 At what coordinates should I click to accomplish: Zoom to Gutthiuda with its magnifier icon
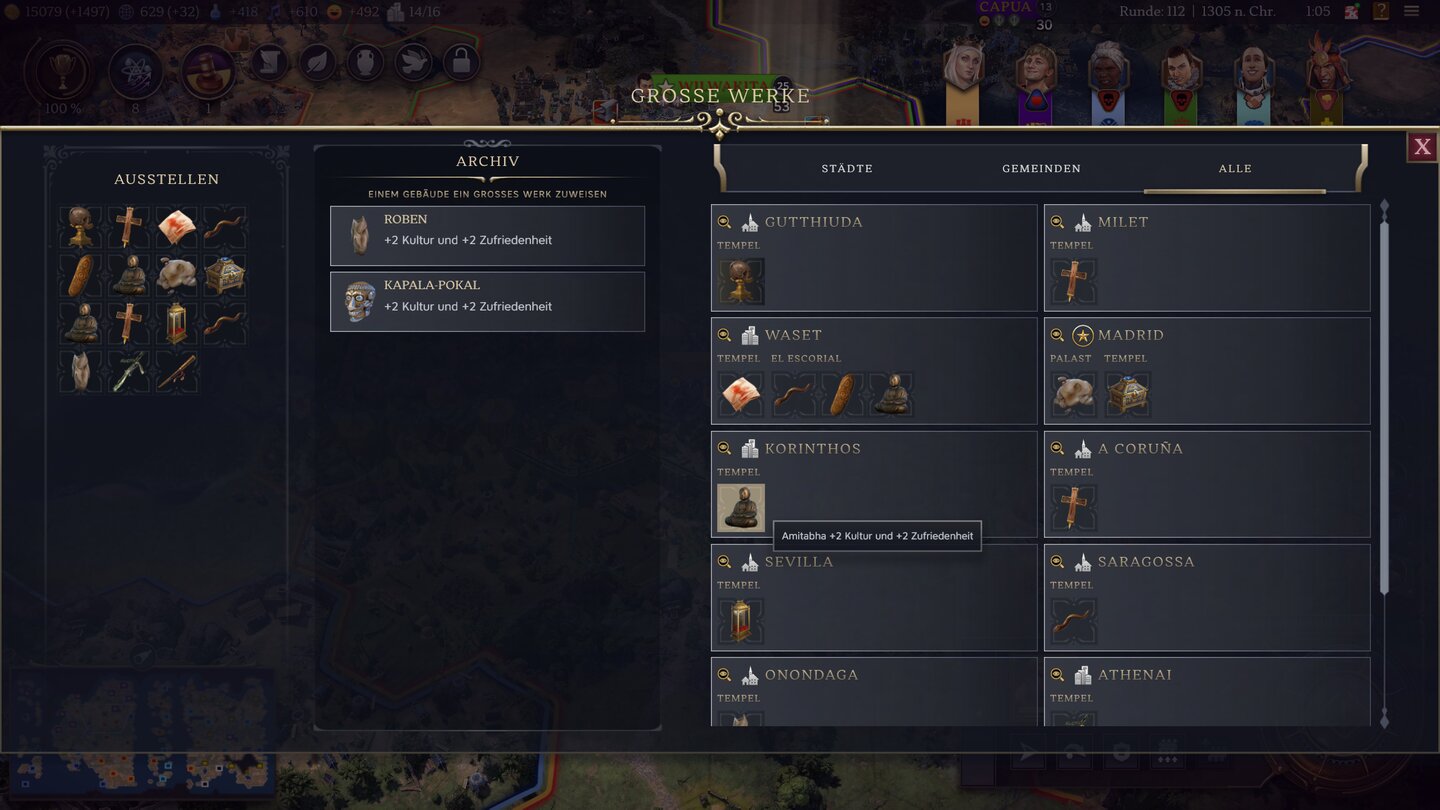click(724, 222)
